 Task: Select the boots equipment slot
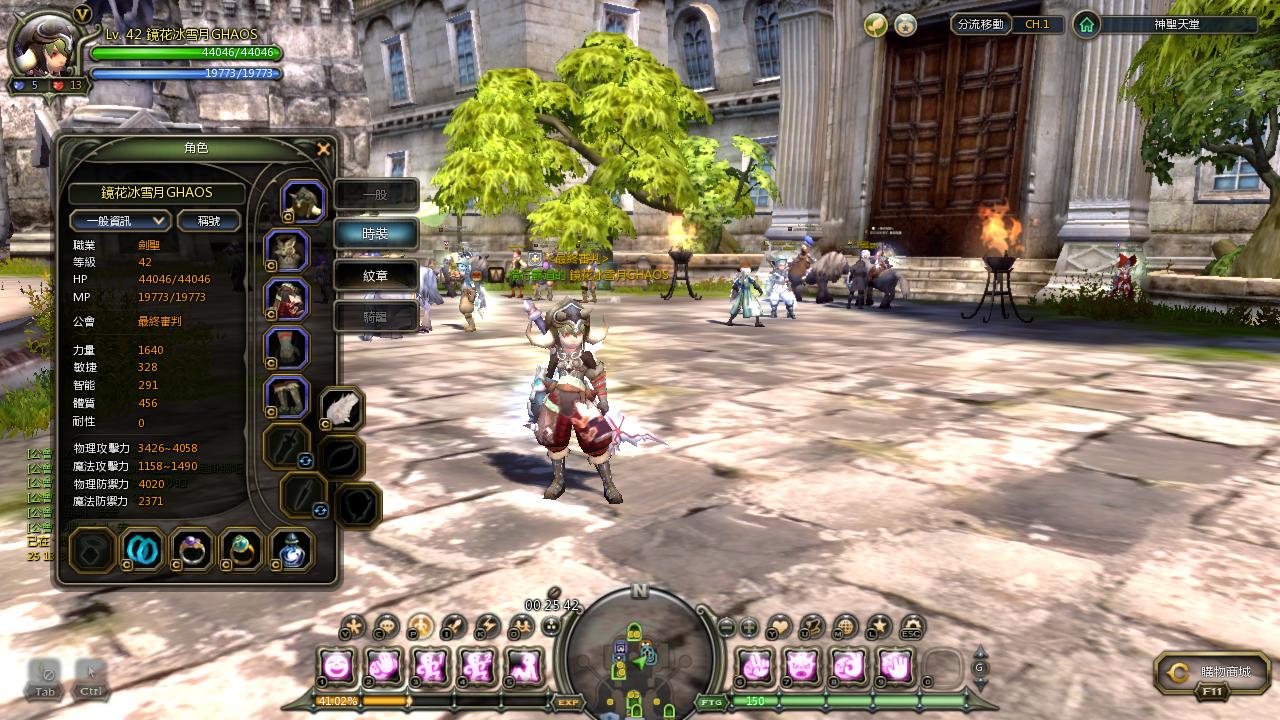click(287, 397)
